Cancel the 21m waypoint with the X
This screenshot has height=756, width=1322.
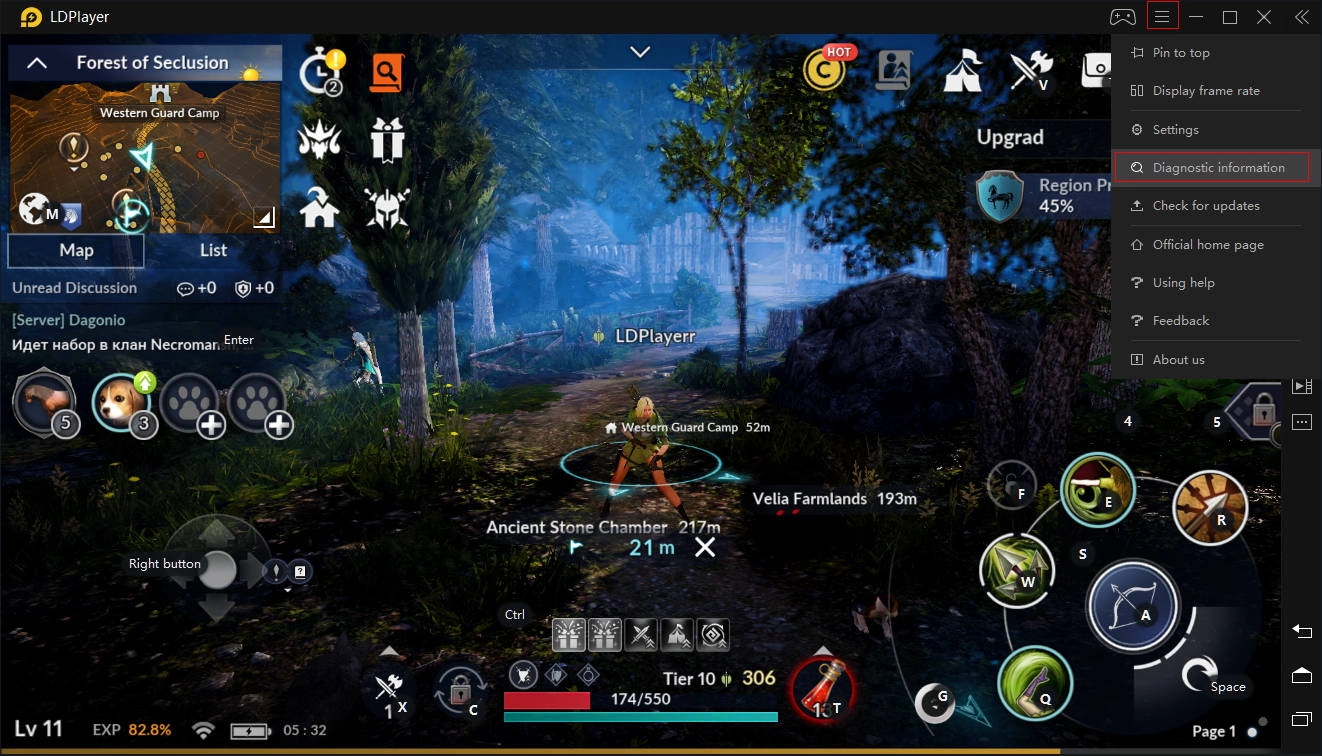click(x=705, y=547)
